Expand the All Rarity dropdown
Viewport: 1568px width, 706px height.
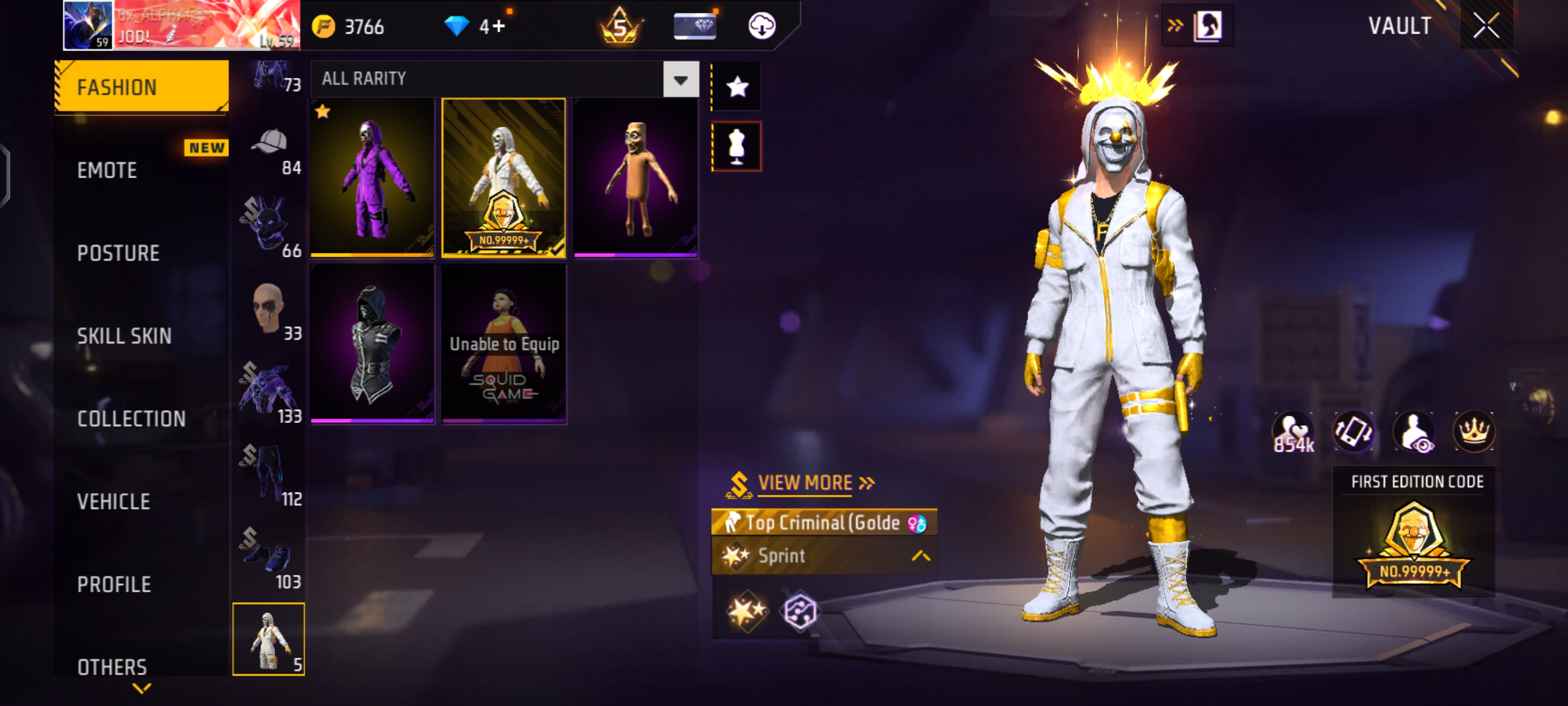tap(680, 79)
